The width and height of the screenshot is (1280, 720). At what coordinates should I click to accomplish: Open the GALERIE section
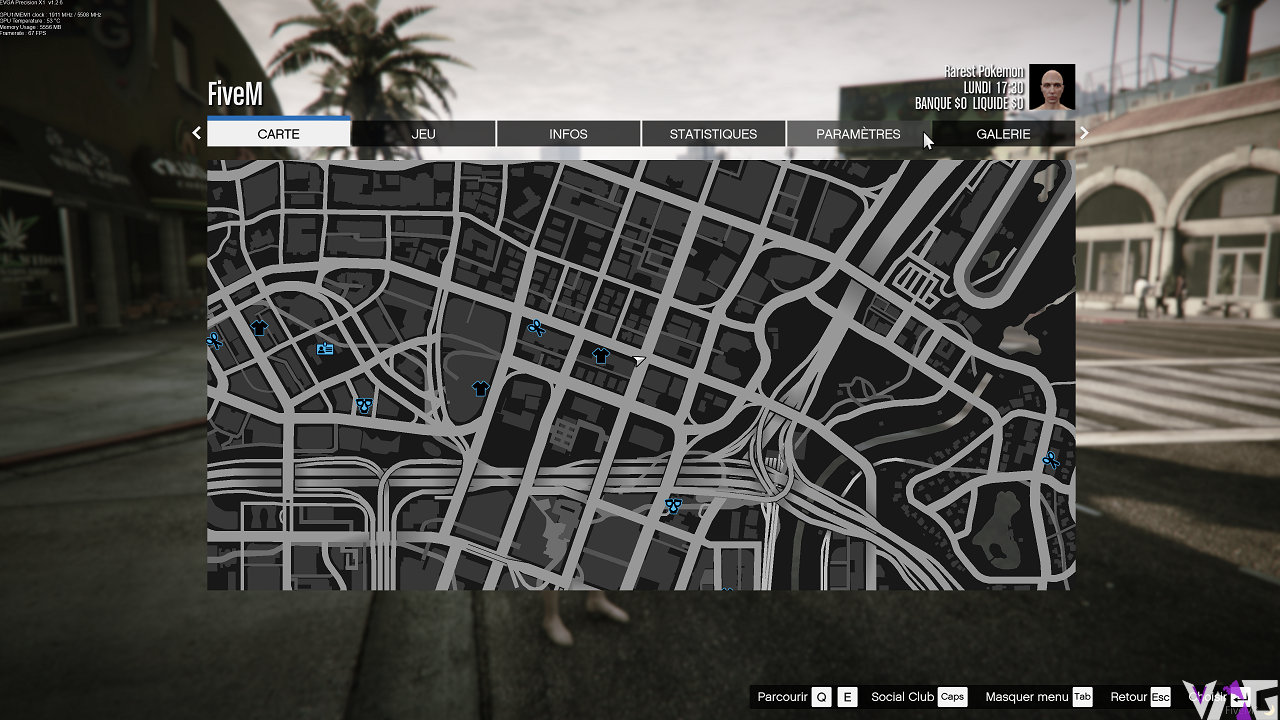tap(1003, 133)
